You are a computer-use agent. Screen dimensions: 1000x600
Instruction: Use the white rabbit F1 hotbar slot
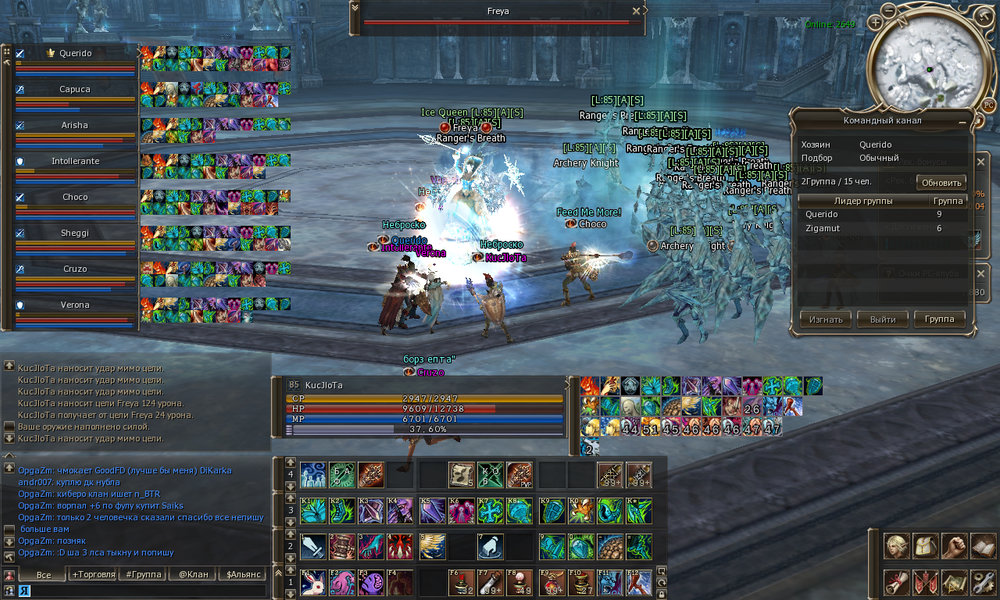314,581
